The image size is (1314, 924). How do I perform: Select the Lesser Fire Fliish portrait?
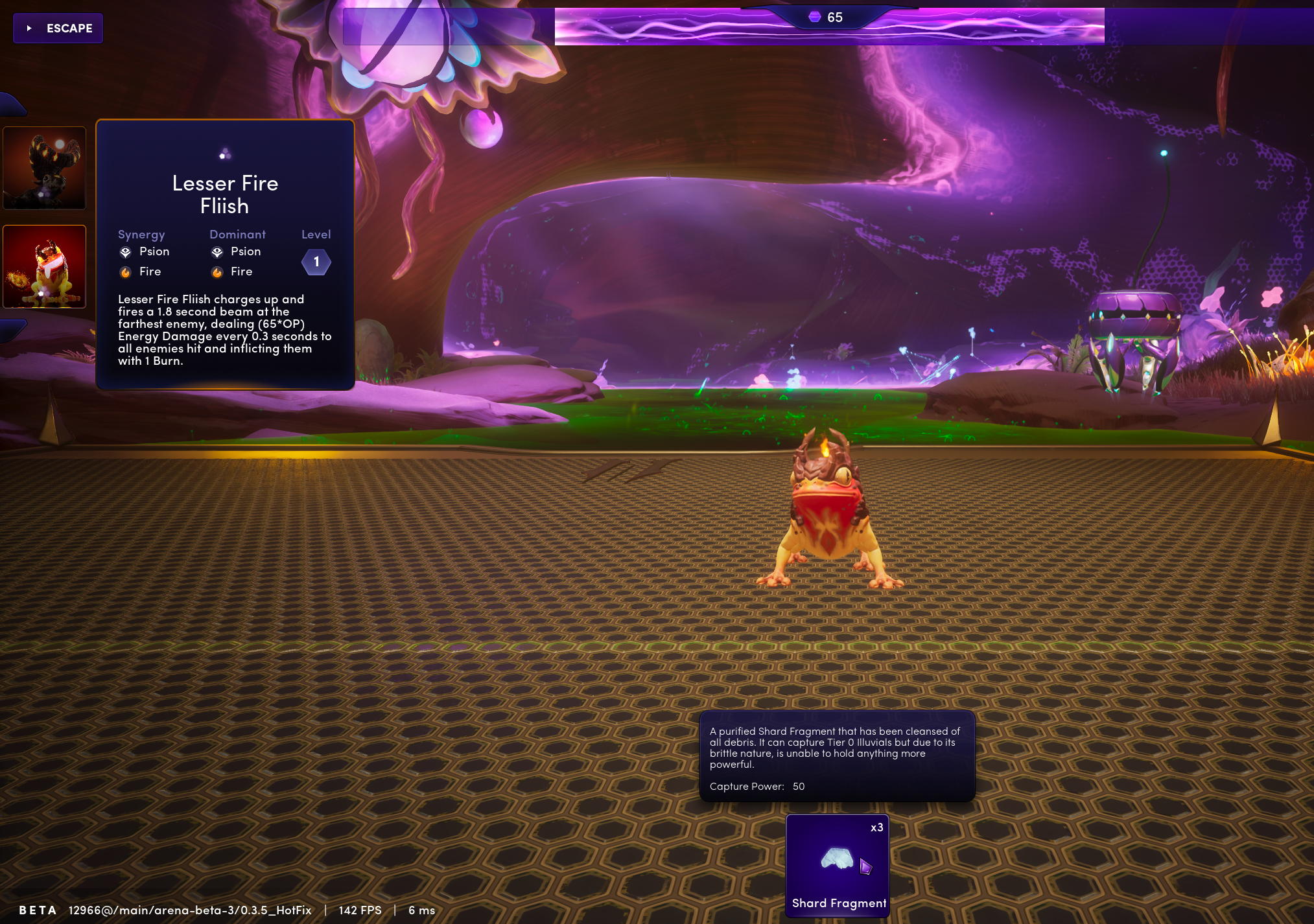pos(45,266)
